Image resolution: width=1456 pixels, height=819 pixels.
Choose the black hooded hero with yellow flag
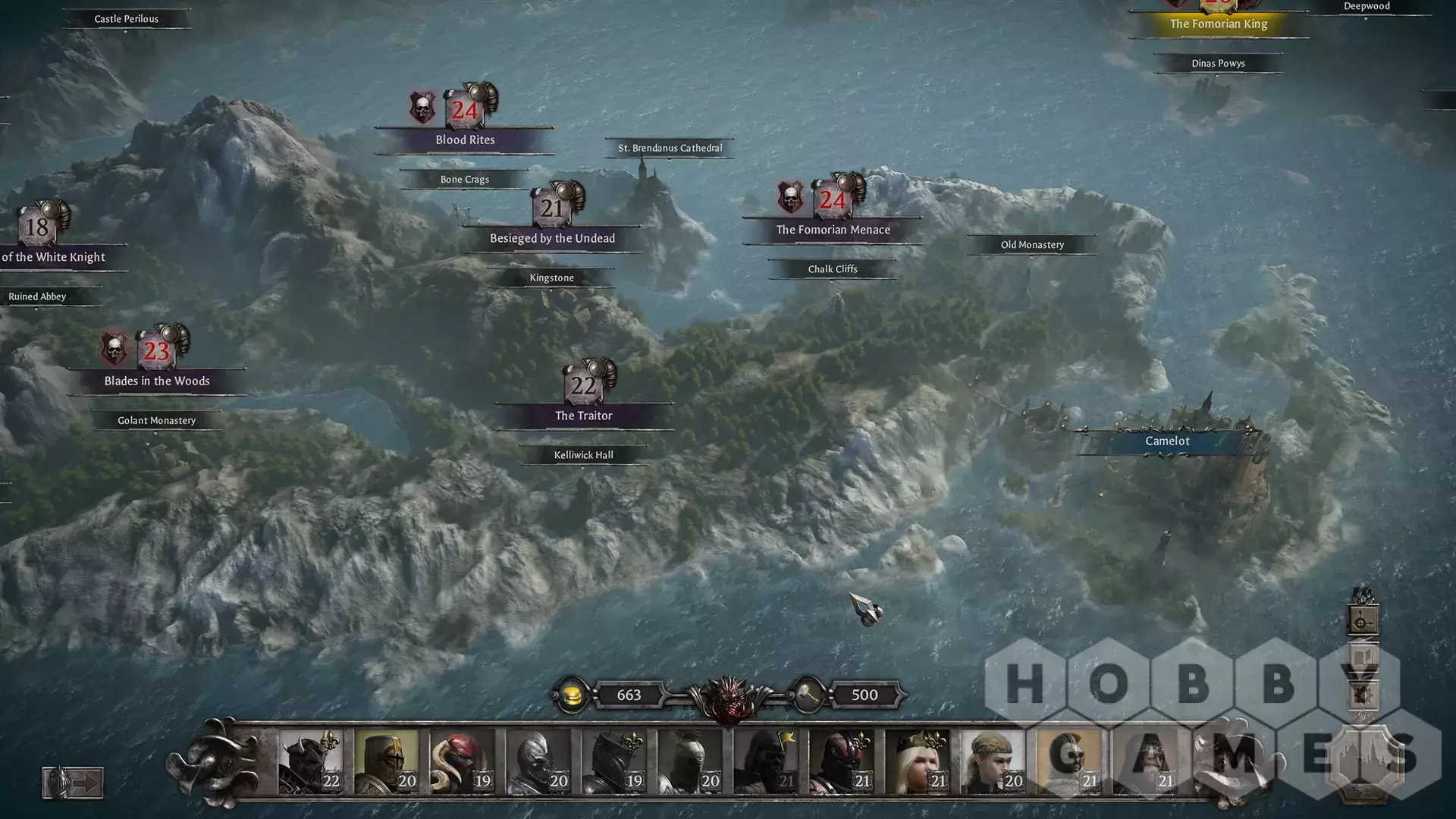(x=765, y=761)
